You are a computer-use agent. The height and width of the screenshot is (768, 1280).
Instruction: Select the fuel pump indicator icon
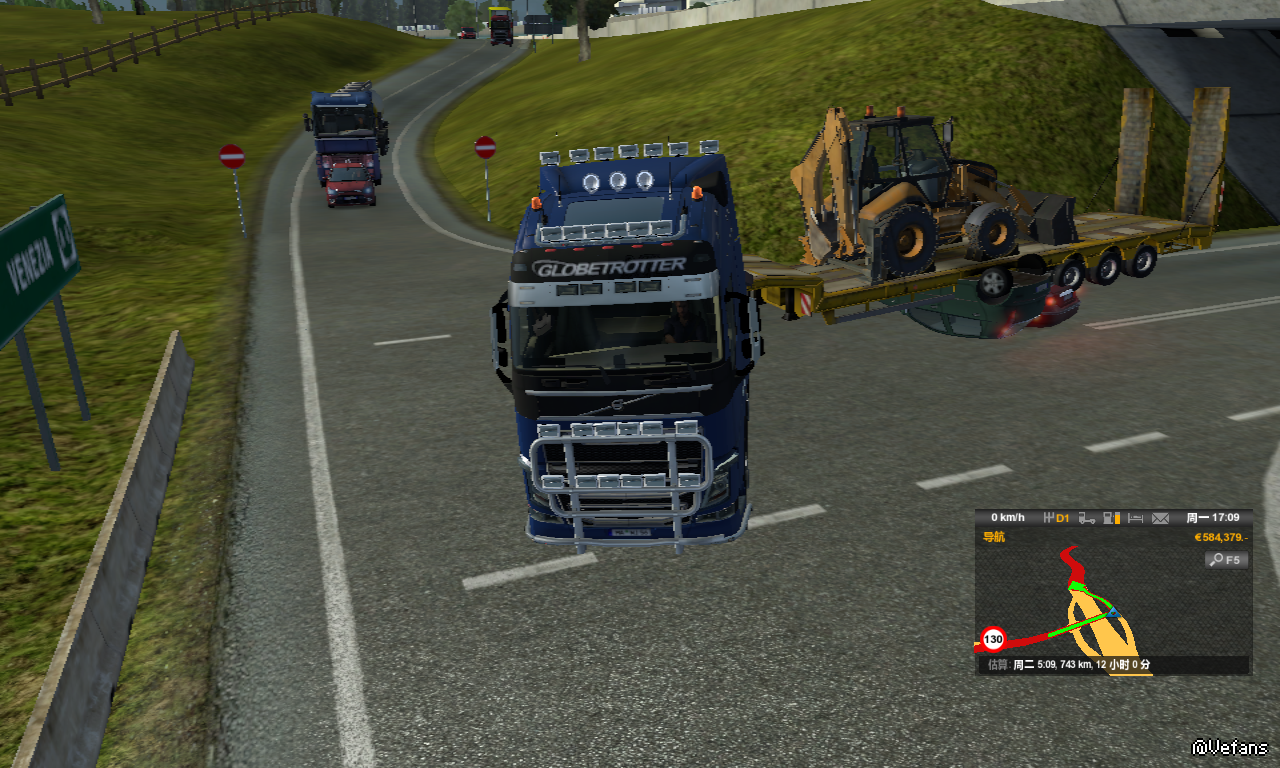tap(1111, 518)
